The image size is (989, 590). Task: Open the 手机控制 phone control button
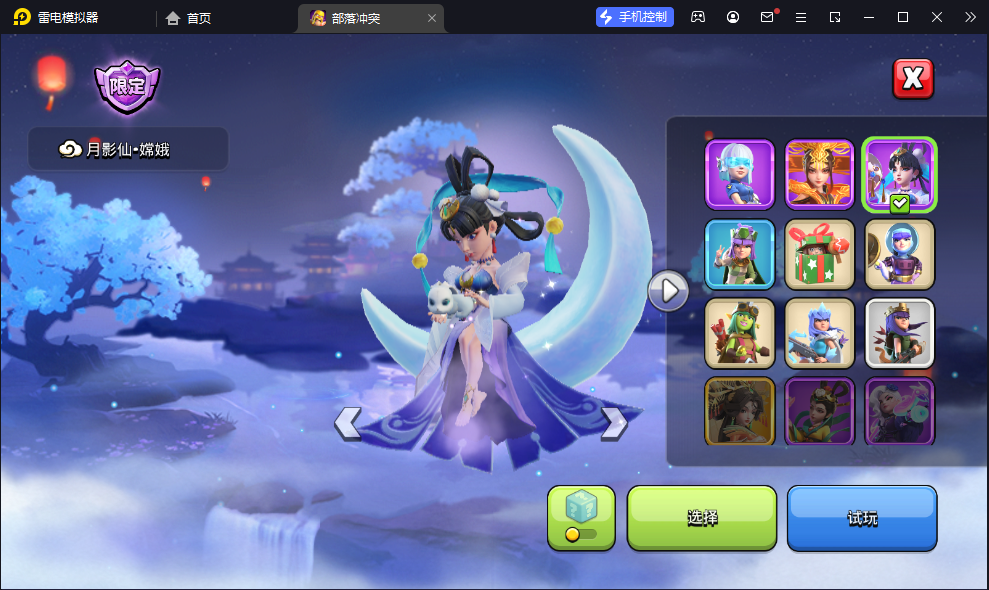pyautogui.click(x=635, y=17)
